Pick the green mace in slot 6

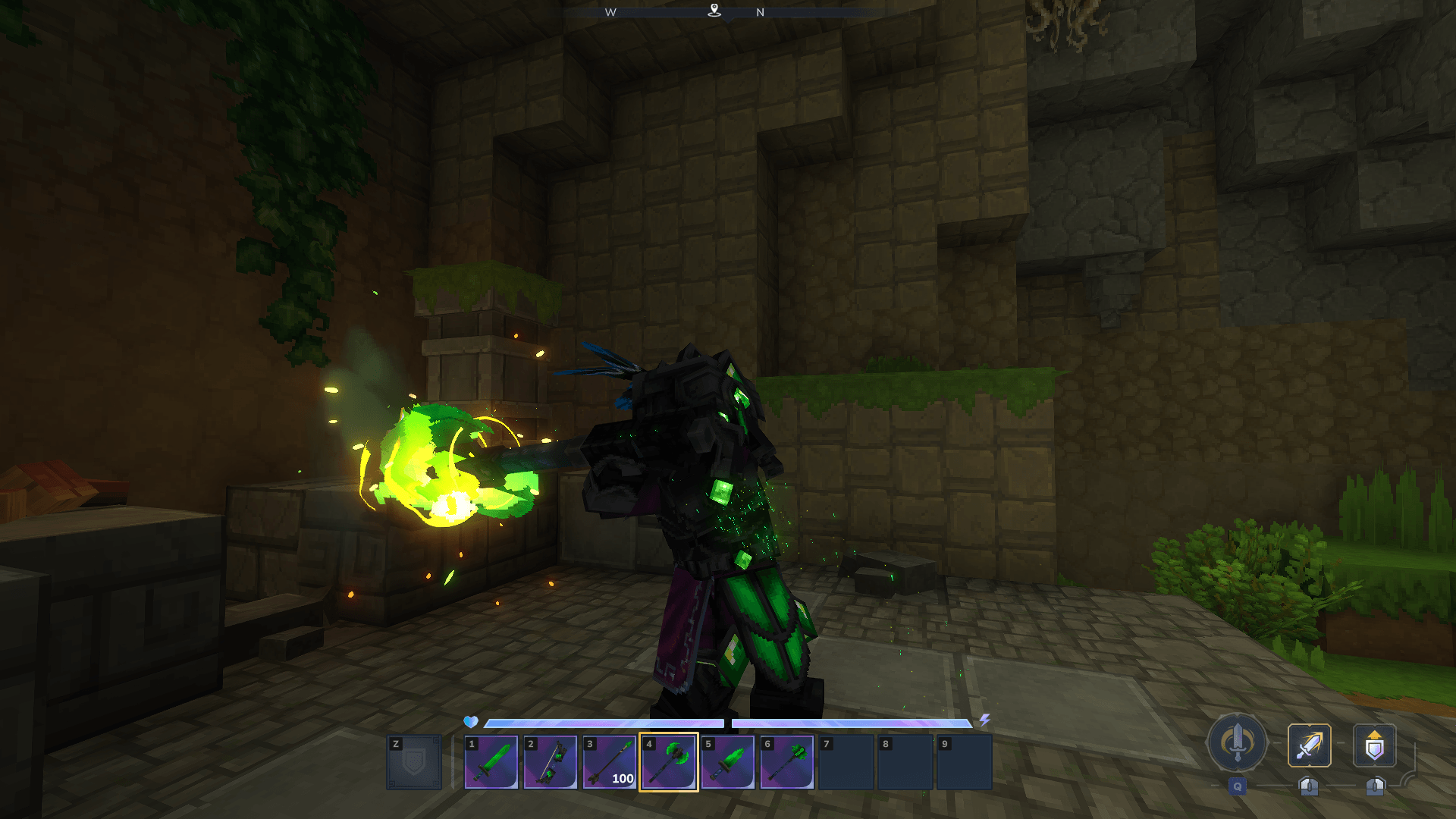(x=787, y=762)
